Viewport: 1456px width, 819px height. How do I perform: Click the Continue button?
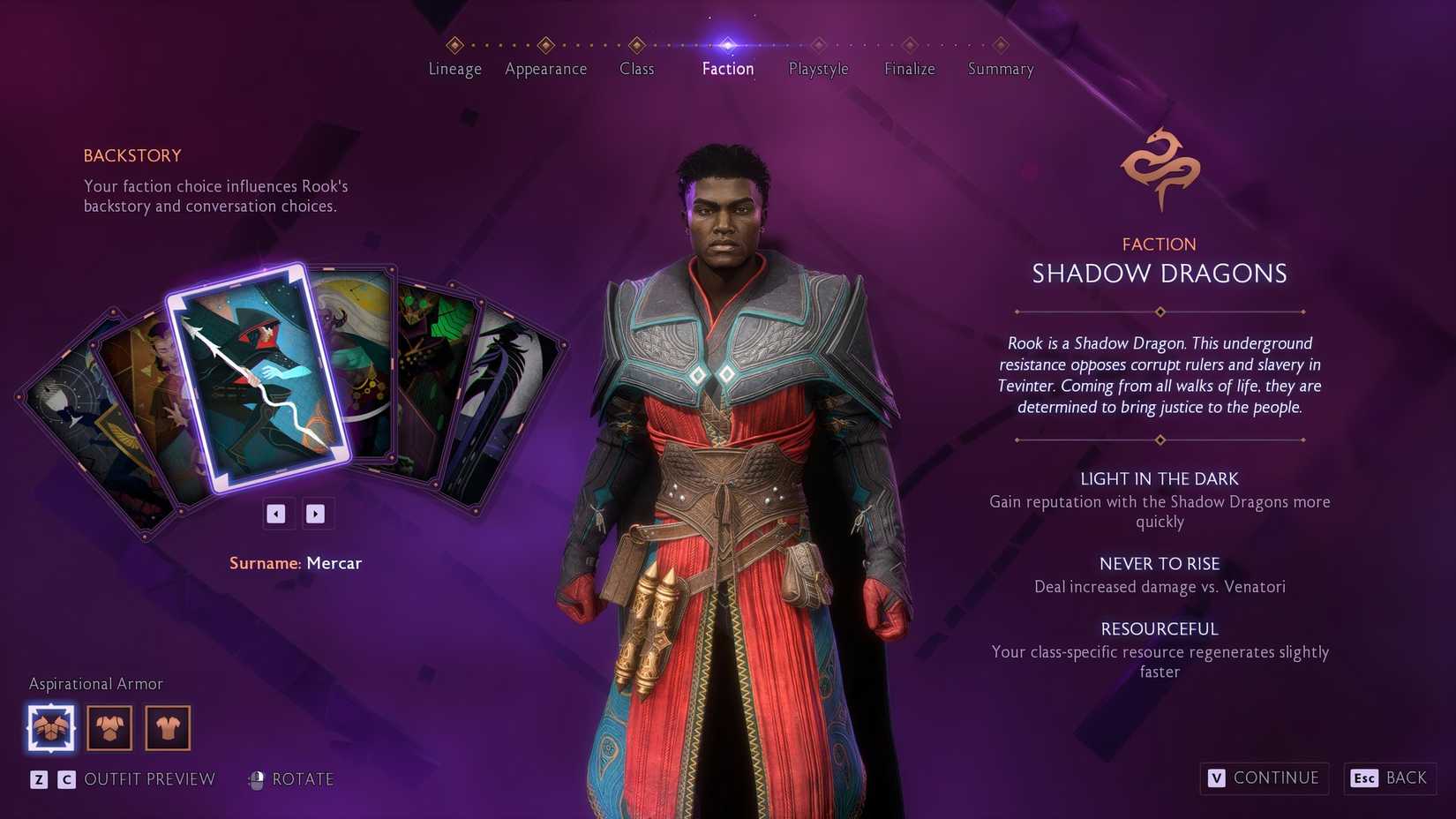click(x=1264, y=778)
